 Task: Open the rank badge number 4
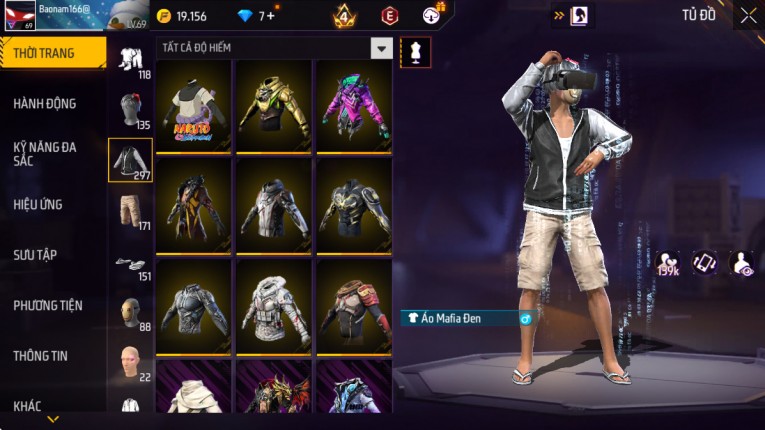tap(345, 16)
